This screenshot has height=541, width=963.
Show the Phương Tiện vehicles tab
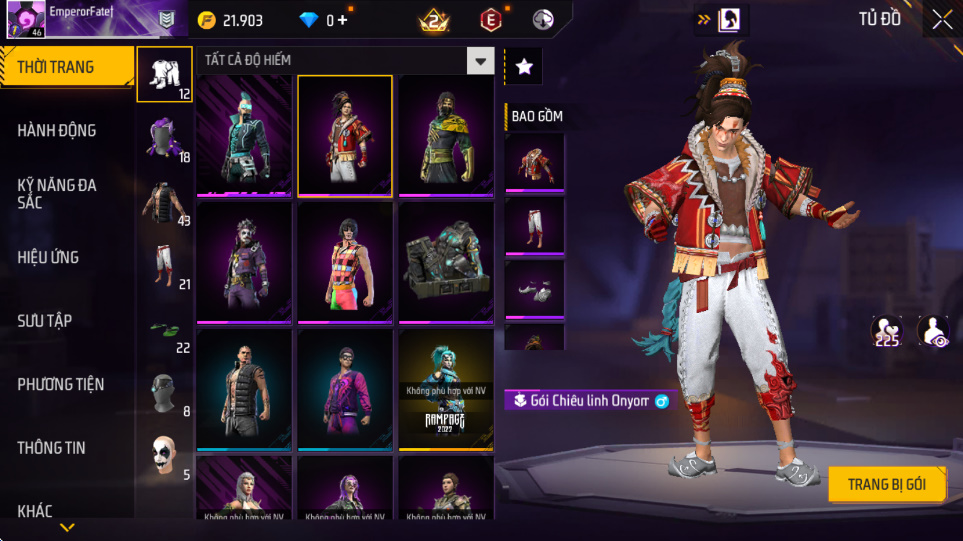click(x=60, y=384)
